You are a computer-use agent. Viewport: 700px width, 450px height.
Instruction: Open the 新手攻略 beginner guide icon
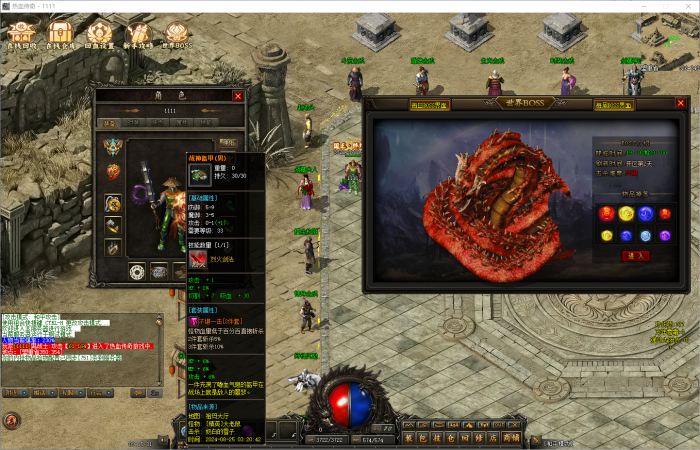(138, 35)
